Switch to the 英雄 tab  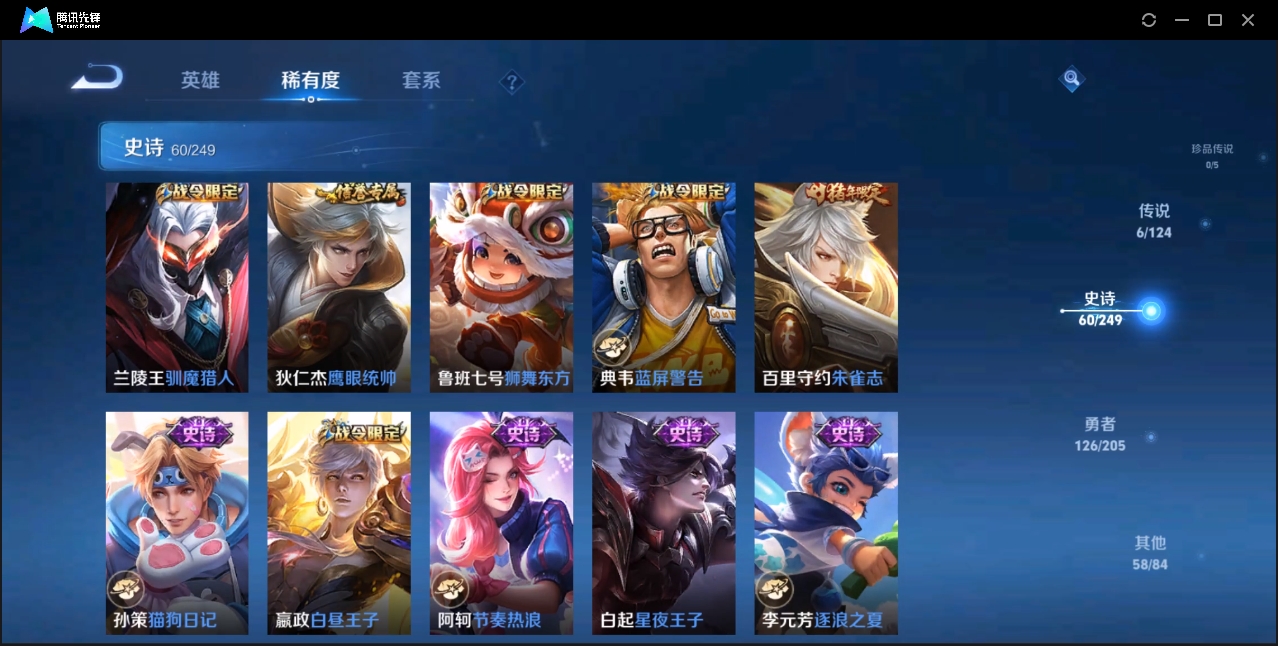coord(200,80)
